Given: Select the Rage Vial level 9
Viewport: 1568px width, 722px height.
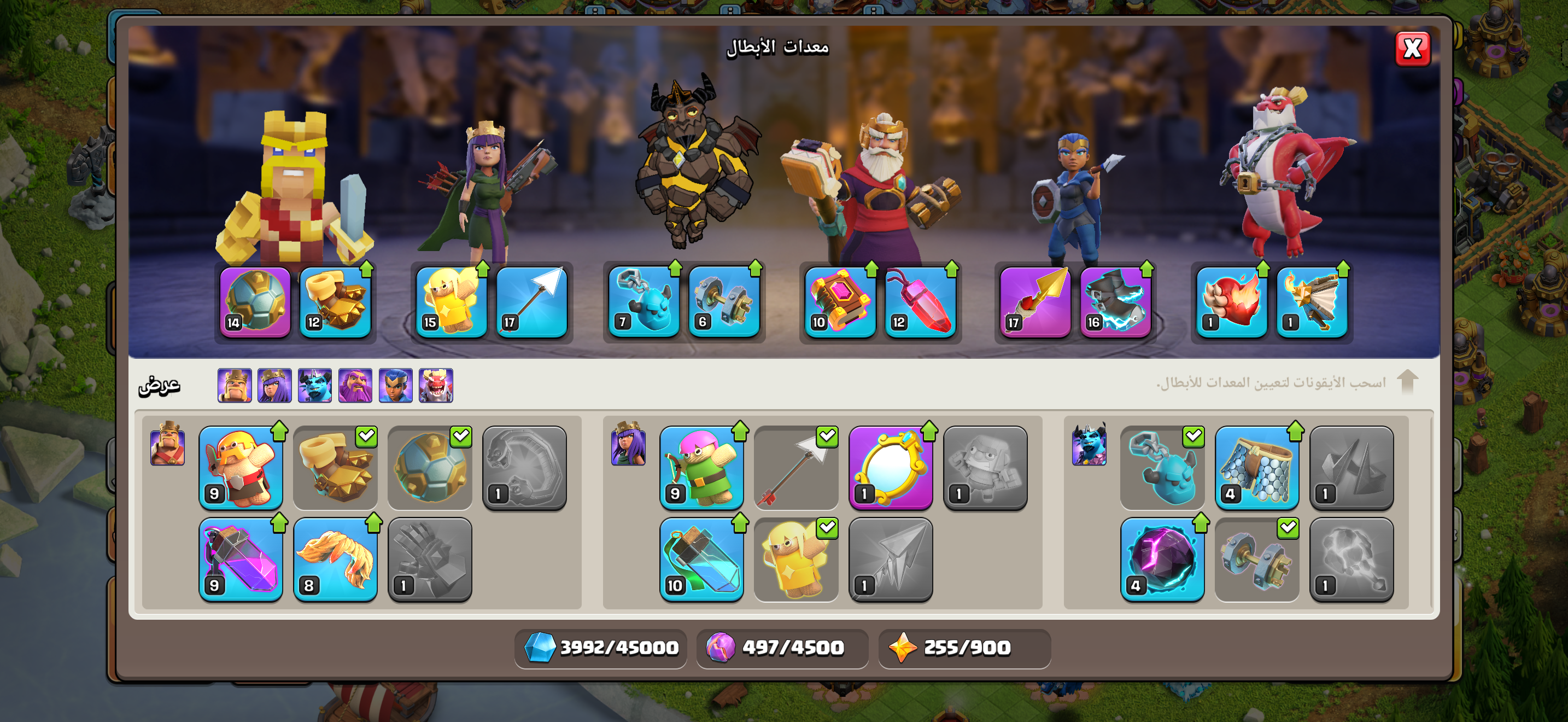Looking at the screenshot, I should pyautogui.click(x=241, y=560).
